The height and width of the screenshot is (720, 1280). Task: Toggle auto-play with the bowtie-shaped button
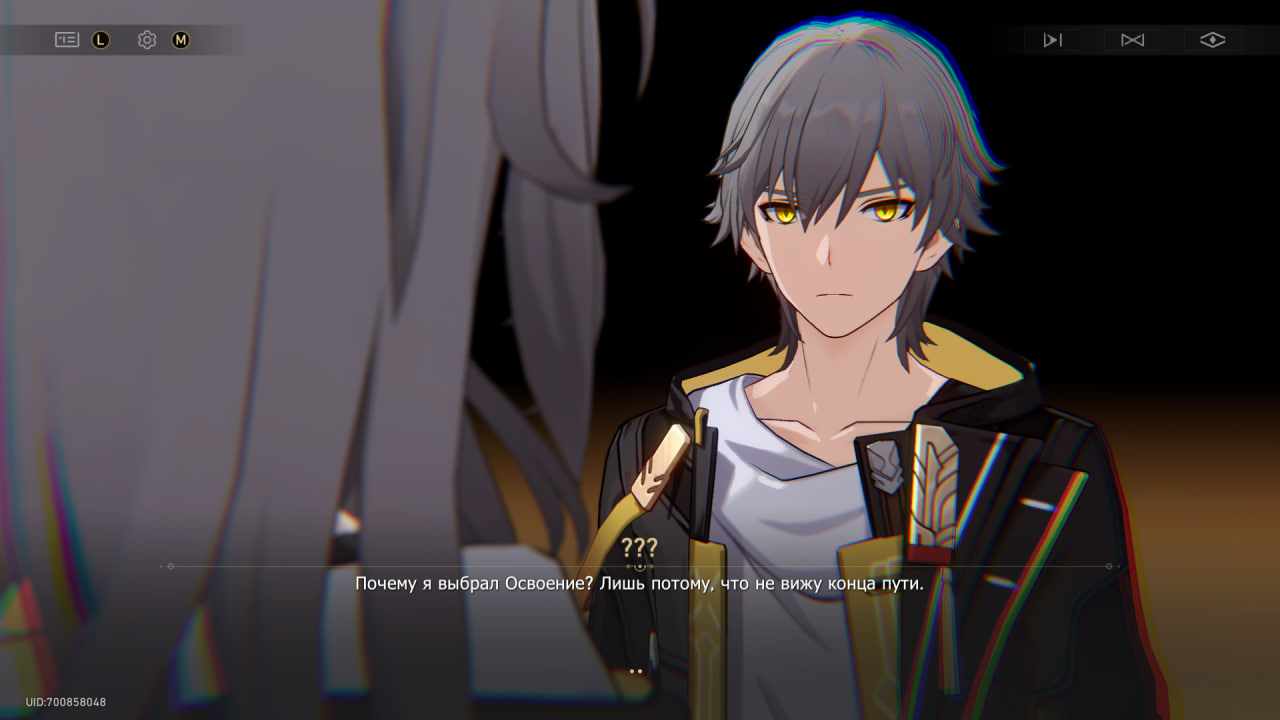click(1132, 40)
